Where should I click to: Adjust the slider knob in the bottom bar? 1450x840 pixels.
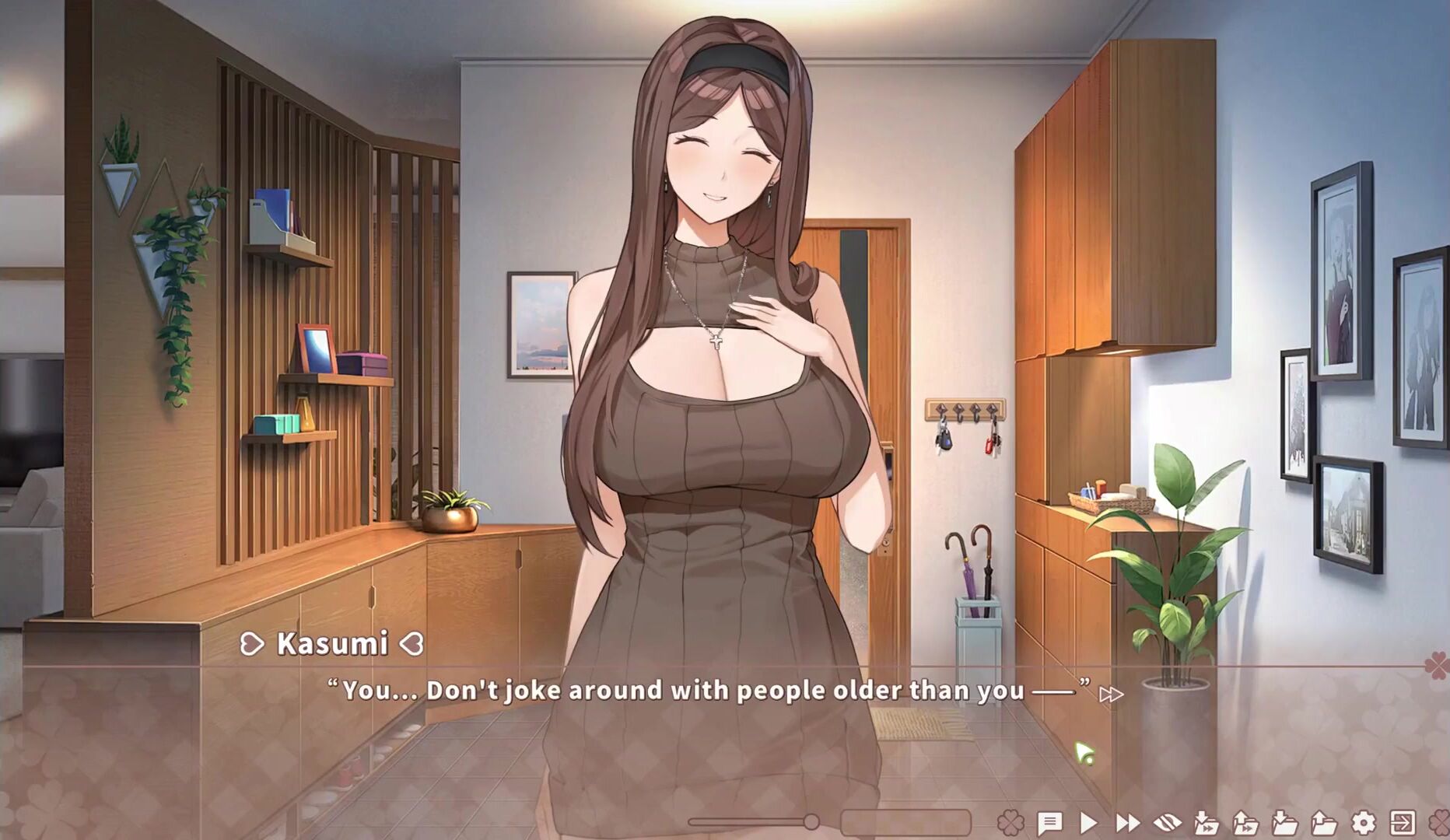(811, 821)
